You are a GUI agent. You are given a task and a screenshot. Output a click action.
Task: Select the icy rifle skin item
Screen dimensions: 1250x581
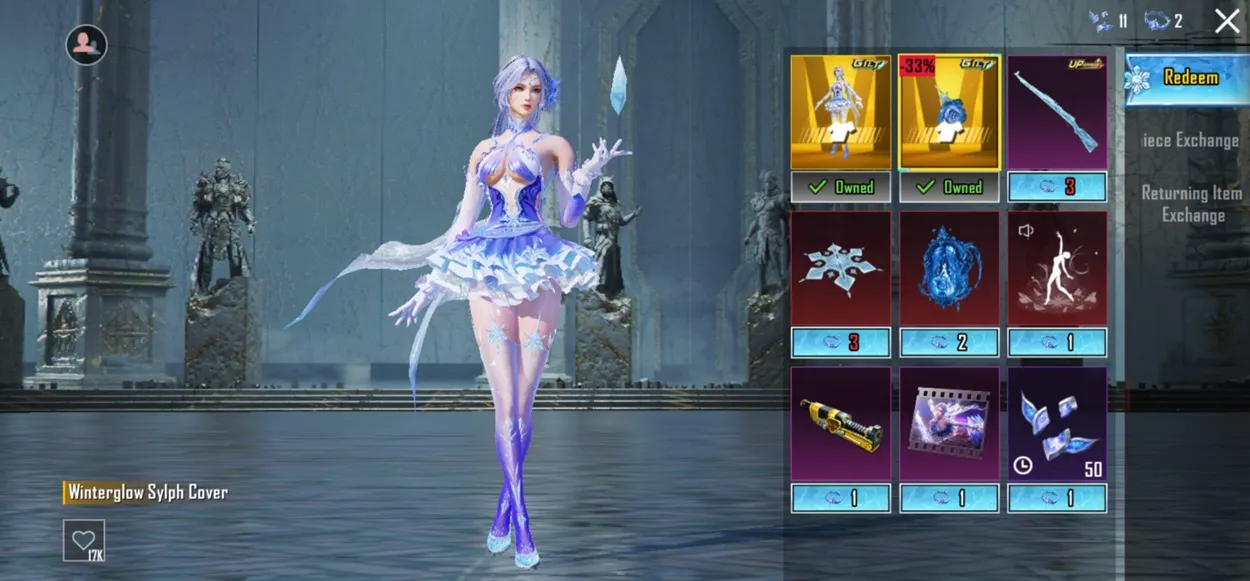1057,112
